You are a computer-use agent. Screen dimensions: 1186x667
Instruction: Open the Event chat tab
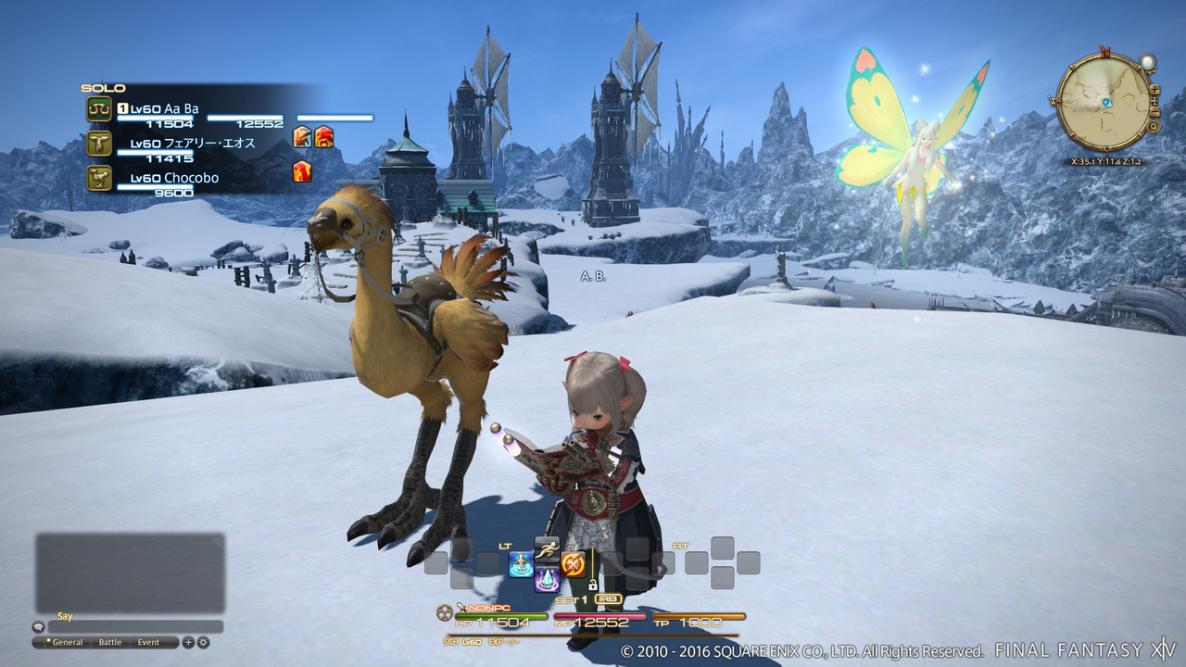point(148,642)
